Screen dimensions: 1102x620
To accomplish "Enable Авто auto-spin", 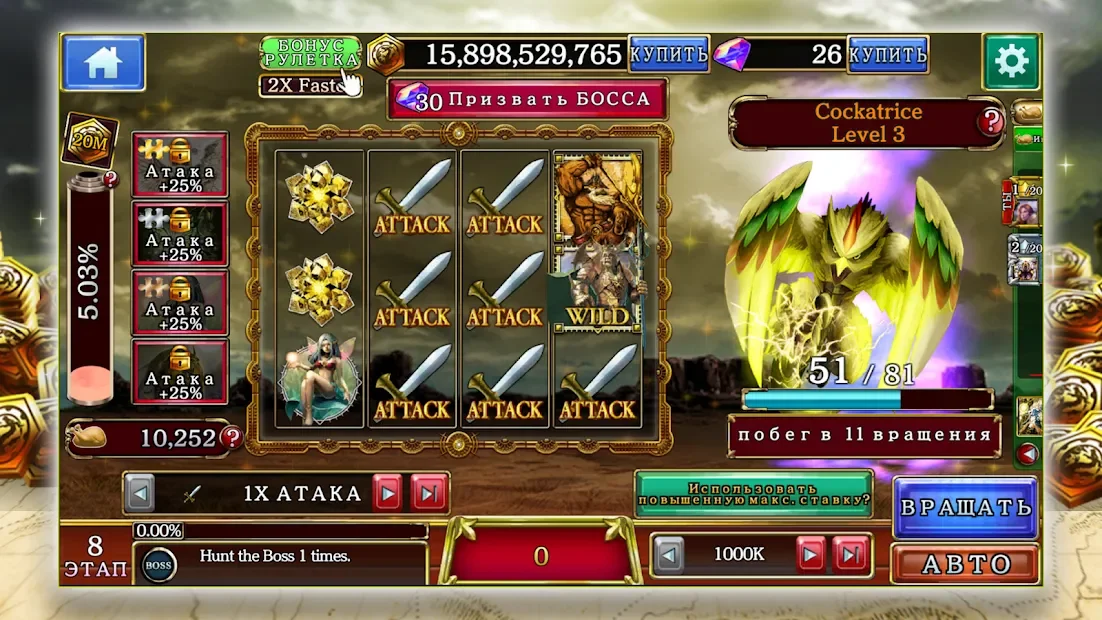I will 965,564.
